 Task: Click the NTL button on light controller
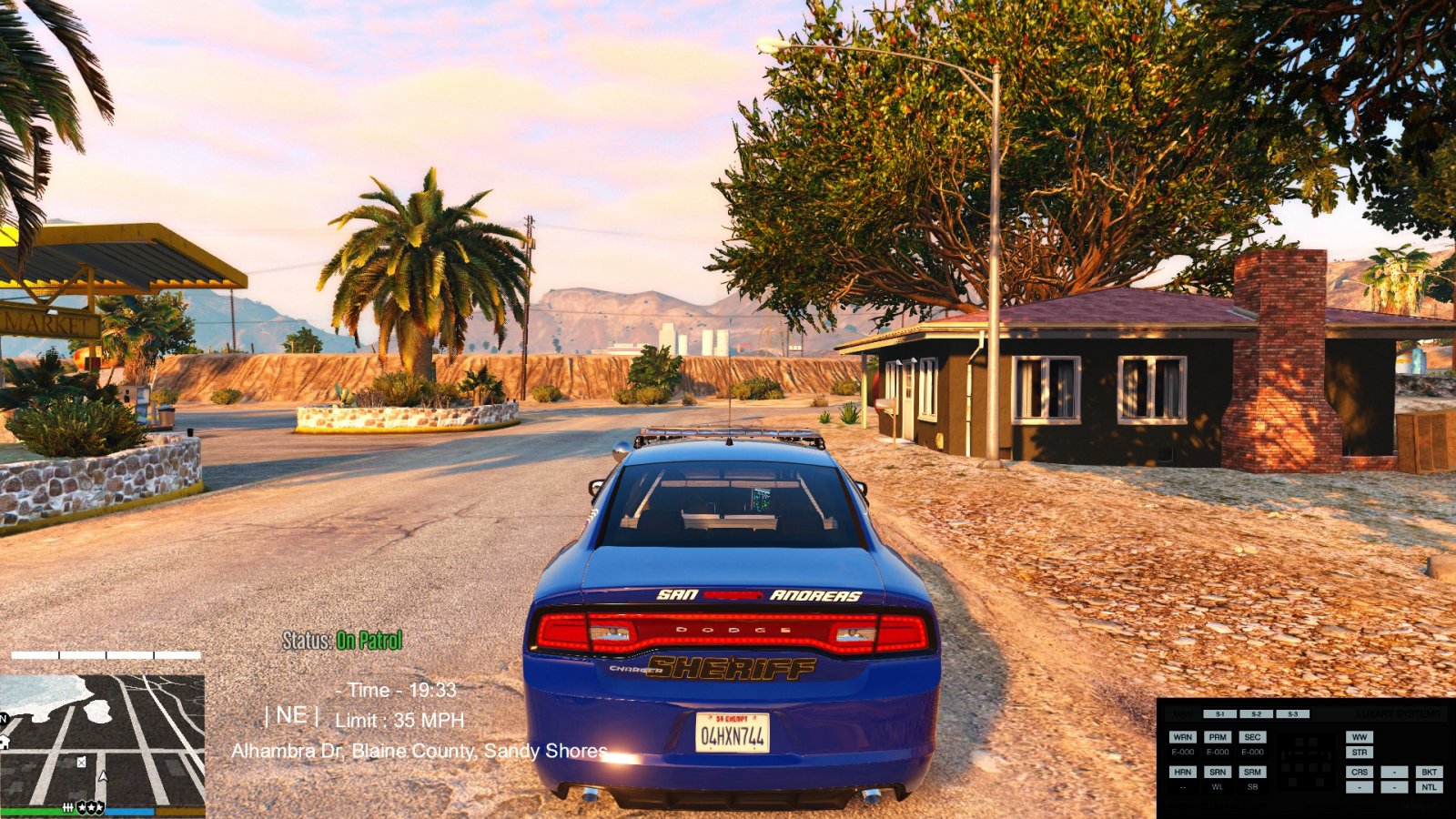(x=1429, y=787)
